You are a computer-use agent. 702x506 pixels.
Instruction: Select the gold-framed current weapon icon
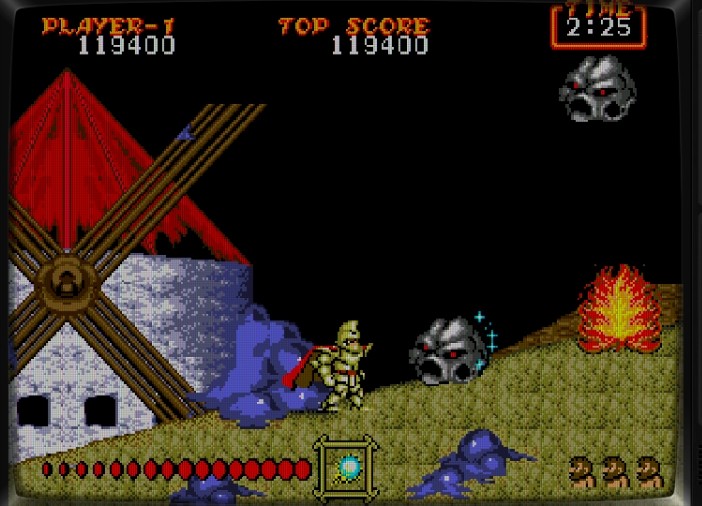pos(347,467)
